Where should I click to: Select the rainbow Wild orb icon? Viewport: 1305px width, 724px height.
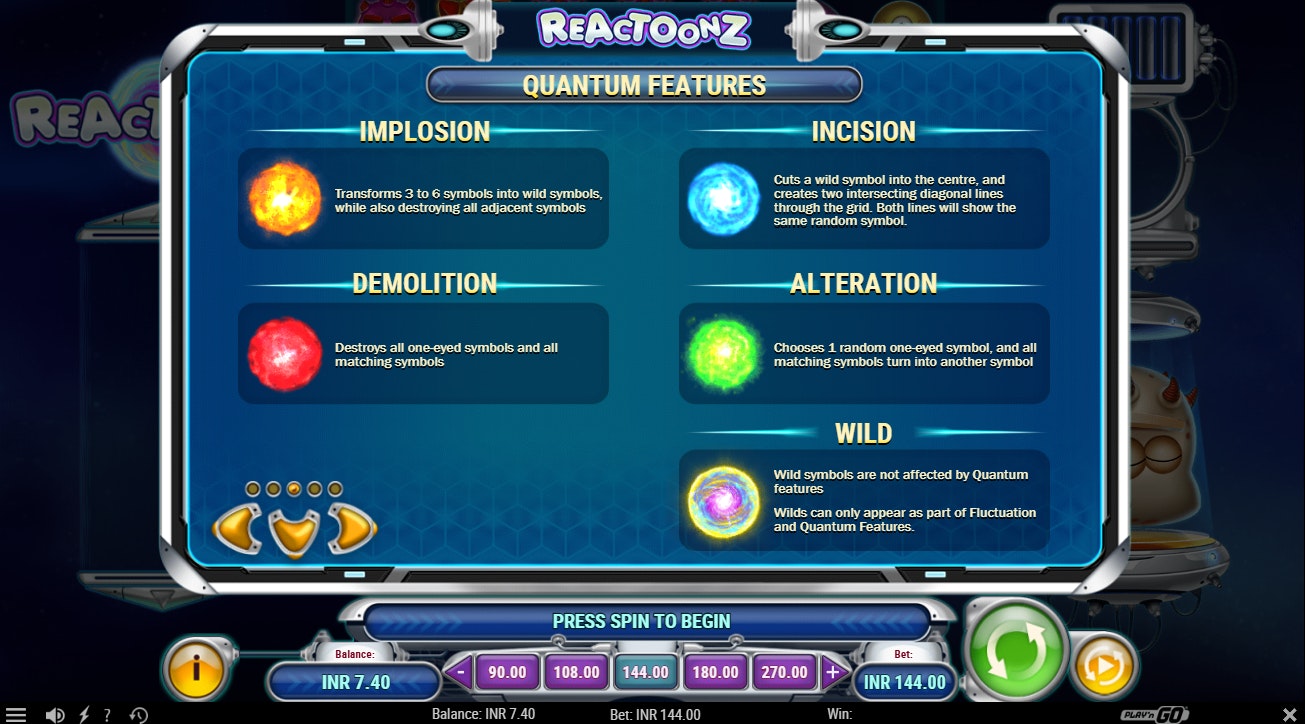click(722, 500)
